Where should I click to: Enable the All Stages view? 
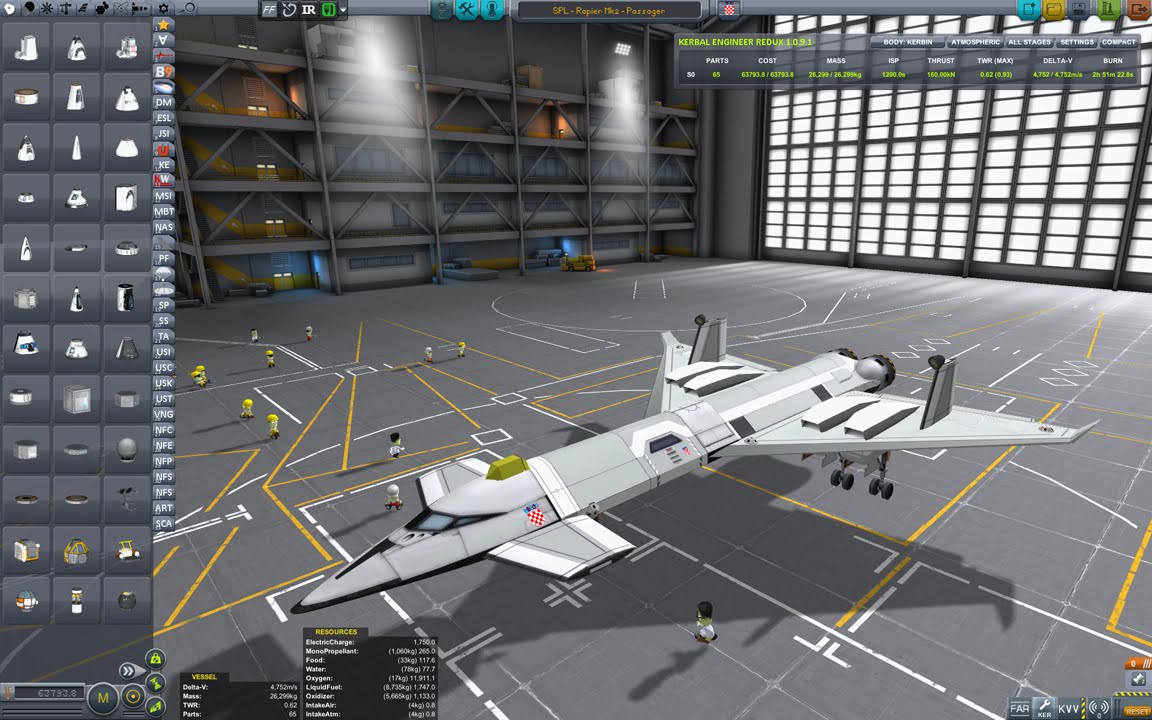click(1029, 43)
